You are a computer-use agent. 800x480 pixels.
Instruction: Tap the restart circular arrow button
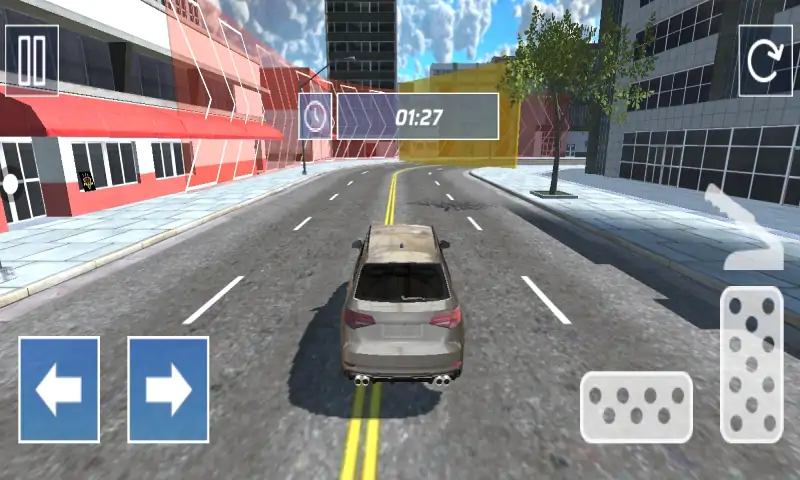point(765,60)
